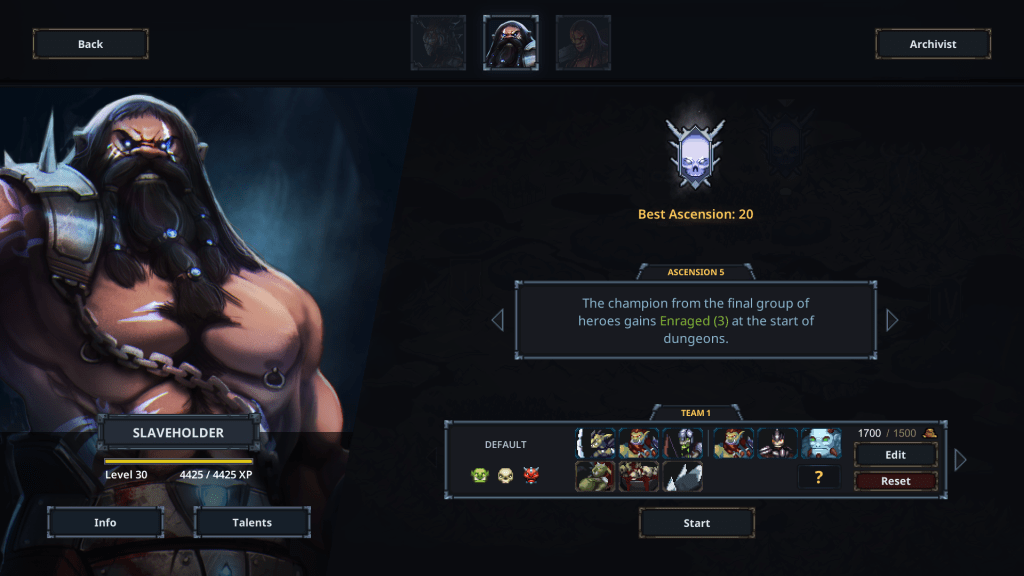View the Slaveholder Talents
The height and width of the screenshot is (576, 1024).
coord(252,522)
